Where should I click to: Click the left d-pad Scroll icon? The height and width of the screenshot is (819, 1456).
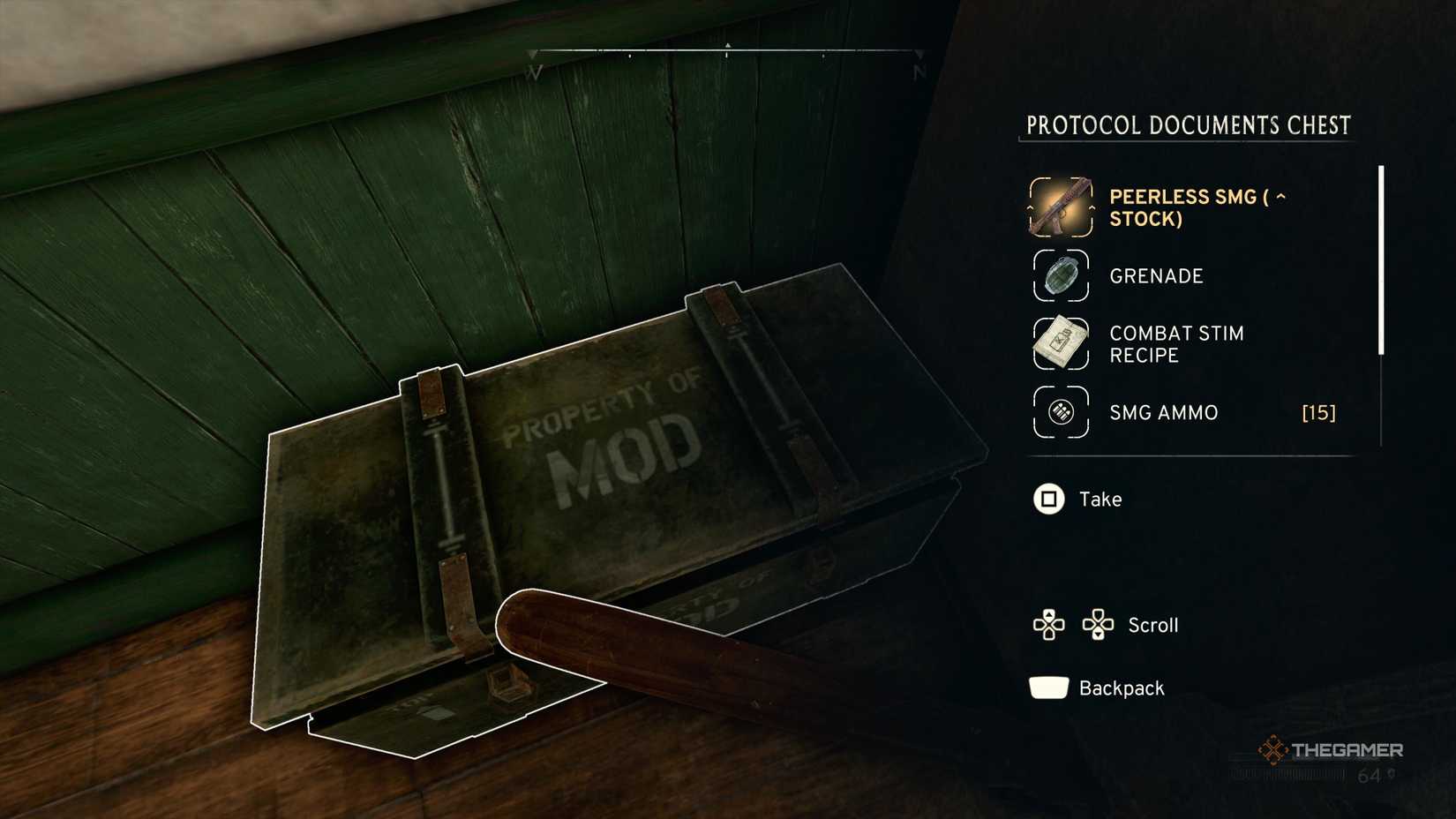click(1048, 625)
